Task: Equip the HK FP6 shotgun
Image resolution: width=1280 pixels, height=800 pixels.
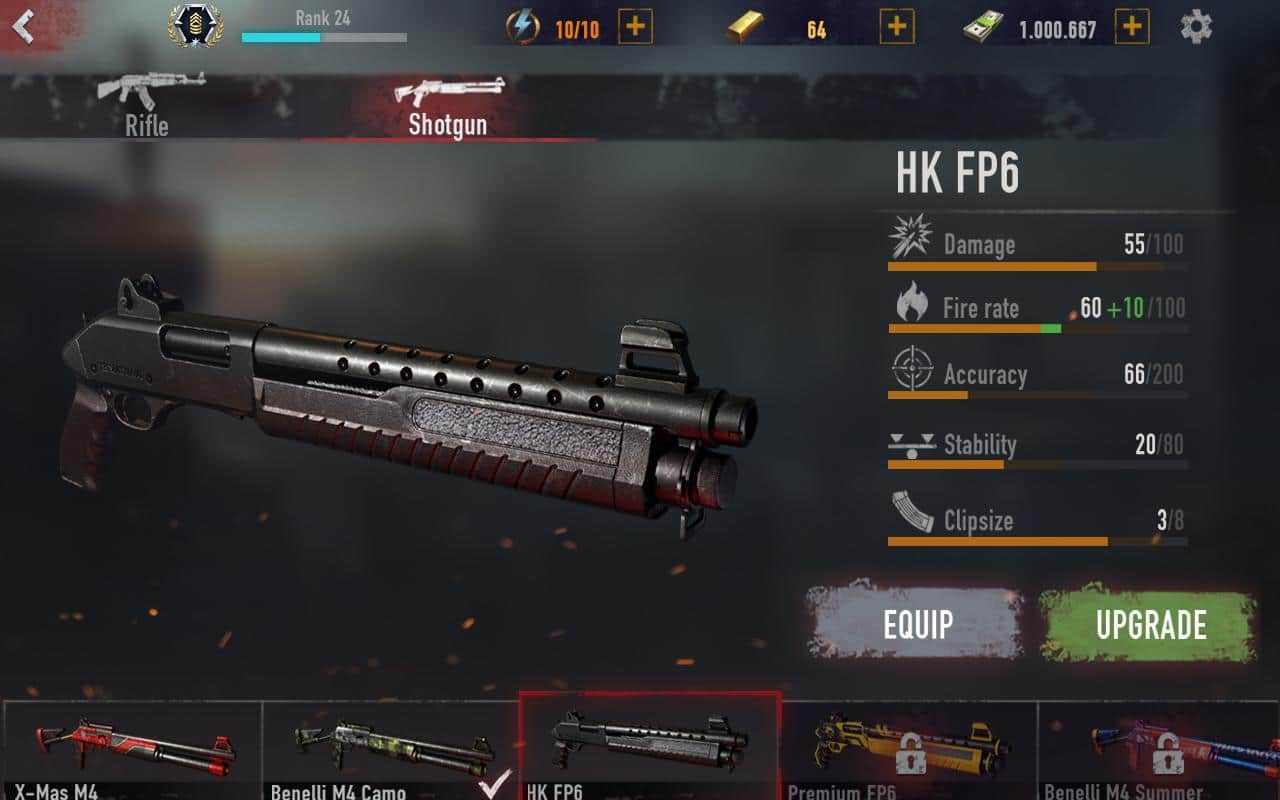Action: (x=917, y=624)
